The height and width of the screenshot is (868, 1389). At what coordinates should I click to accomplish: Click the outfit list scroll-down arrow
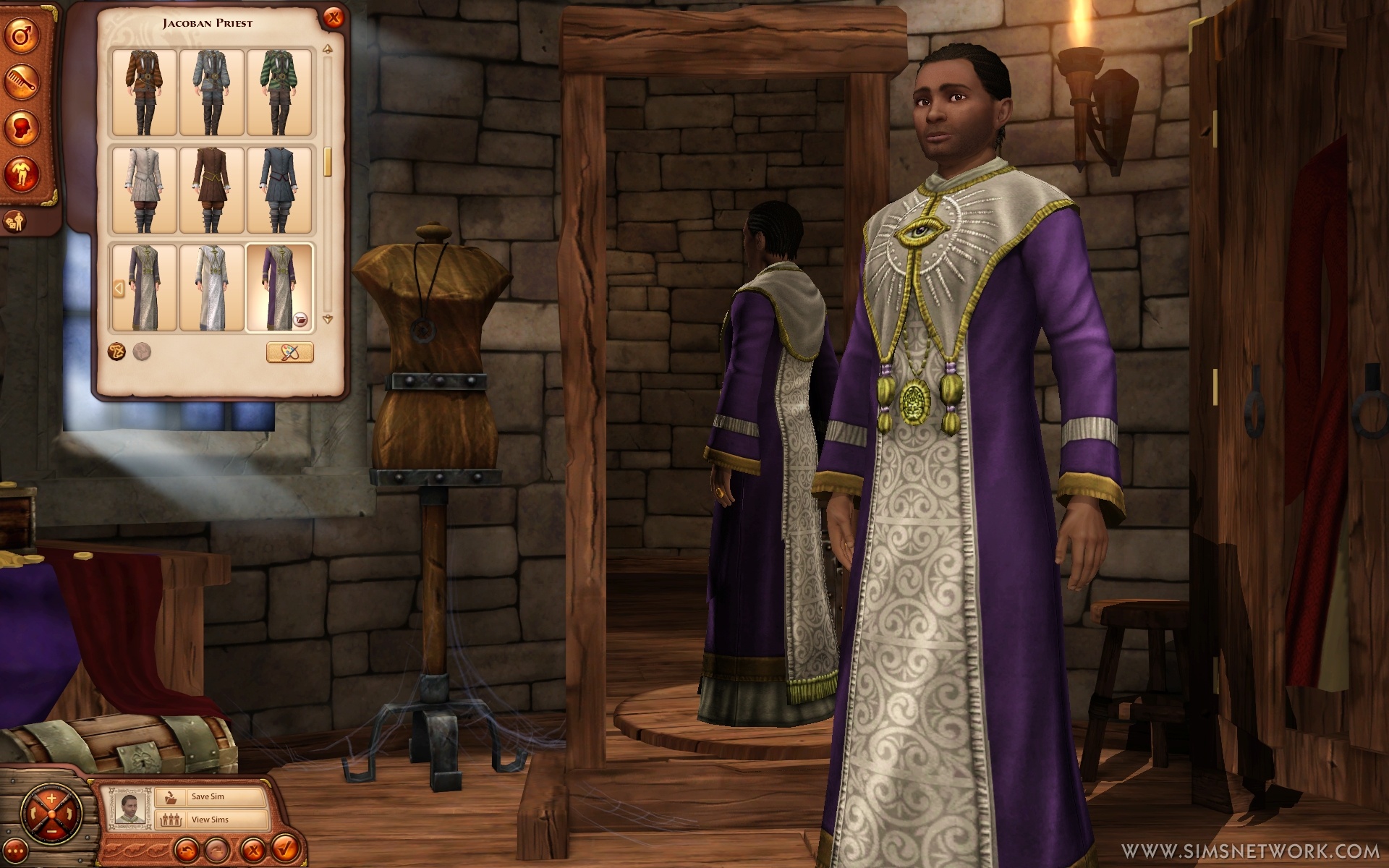tap(328, 319)
